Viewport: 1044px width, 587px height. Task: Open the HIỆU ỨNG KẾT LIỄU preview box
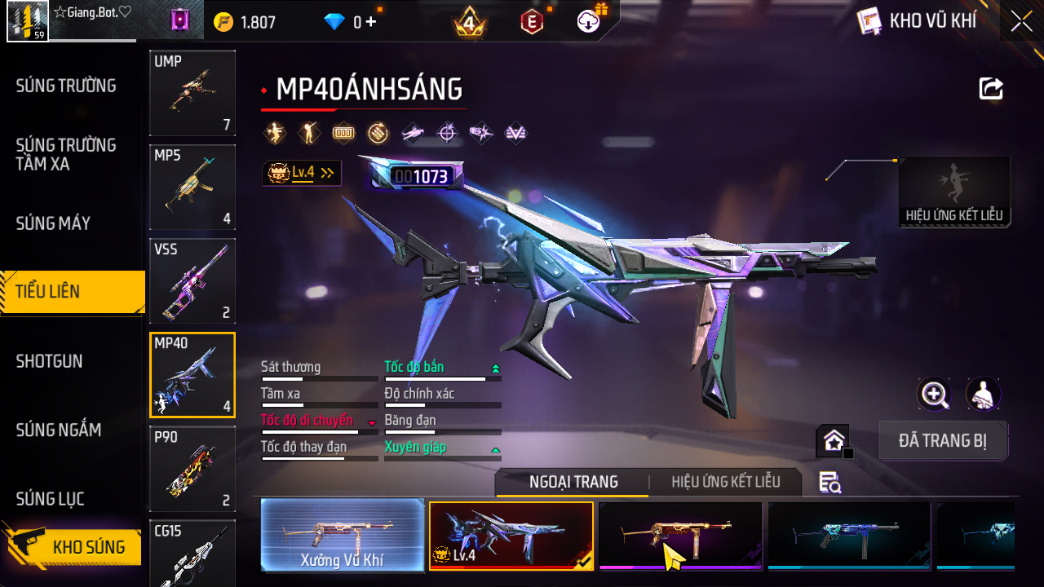953,192
